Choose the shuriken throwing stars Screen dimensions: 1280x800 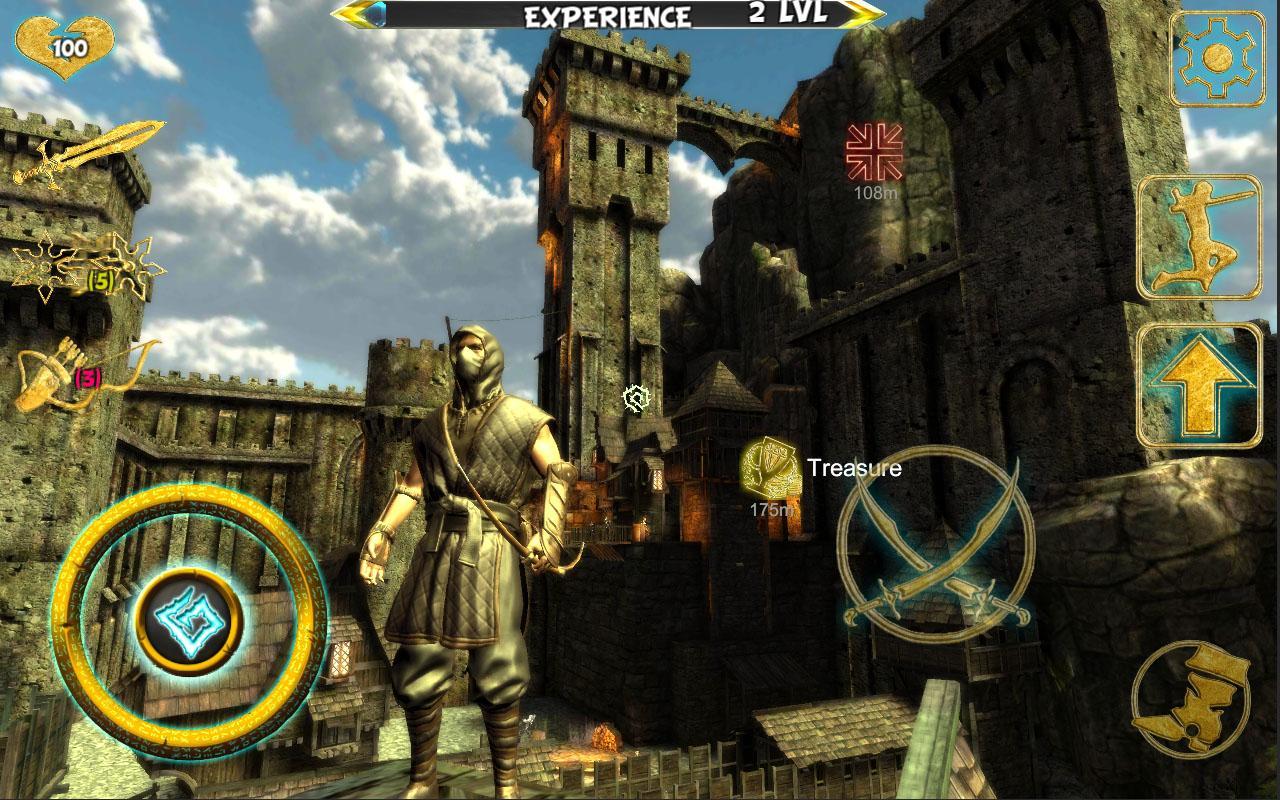[x=85, y=266]
